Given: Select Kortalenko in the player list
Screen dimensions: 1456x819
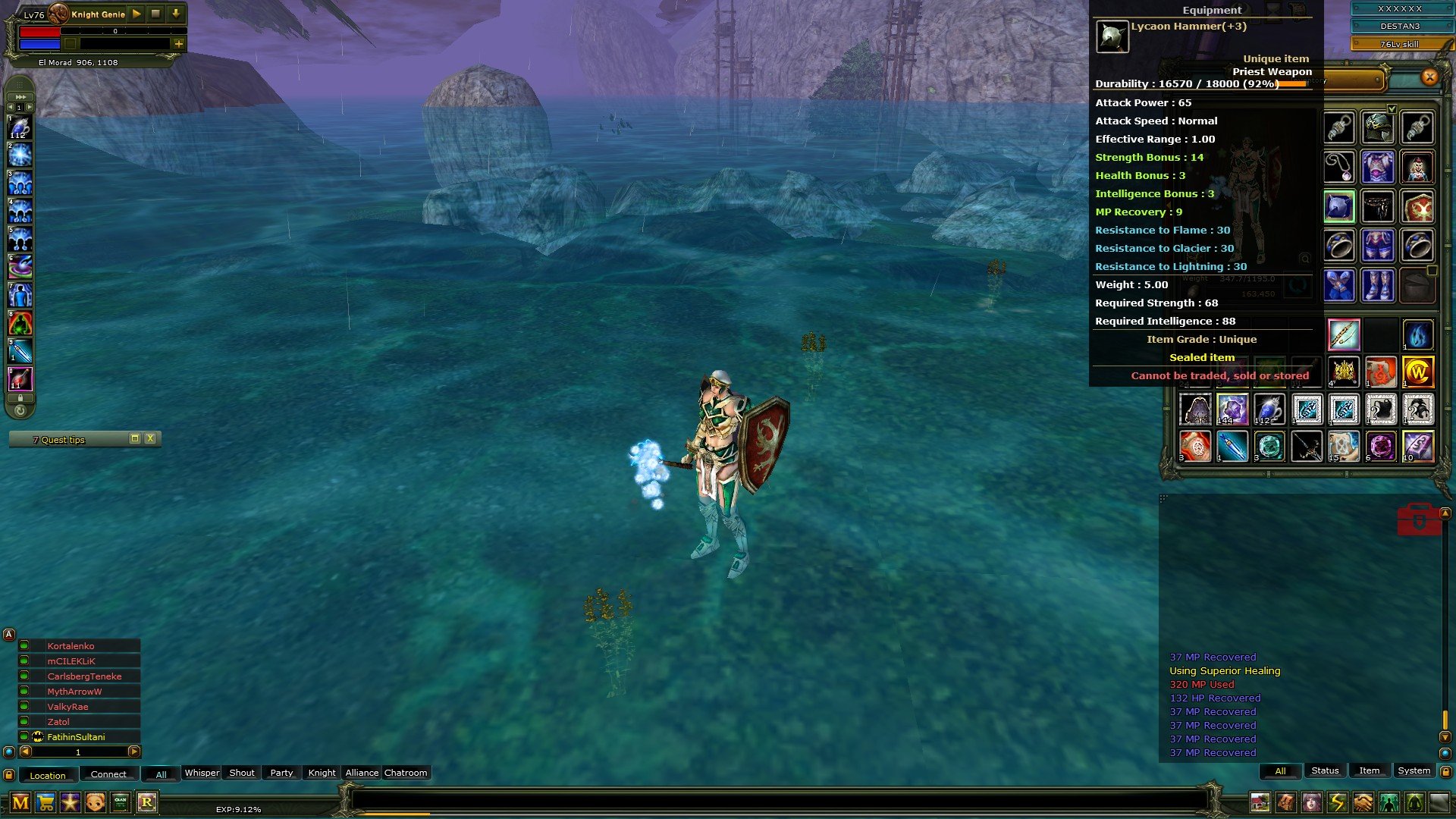Looking at the screenshot, I should click(71, 646).
